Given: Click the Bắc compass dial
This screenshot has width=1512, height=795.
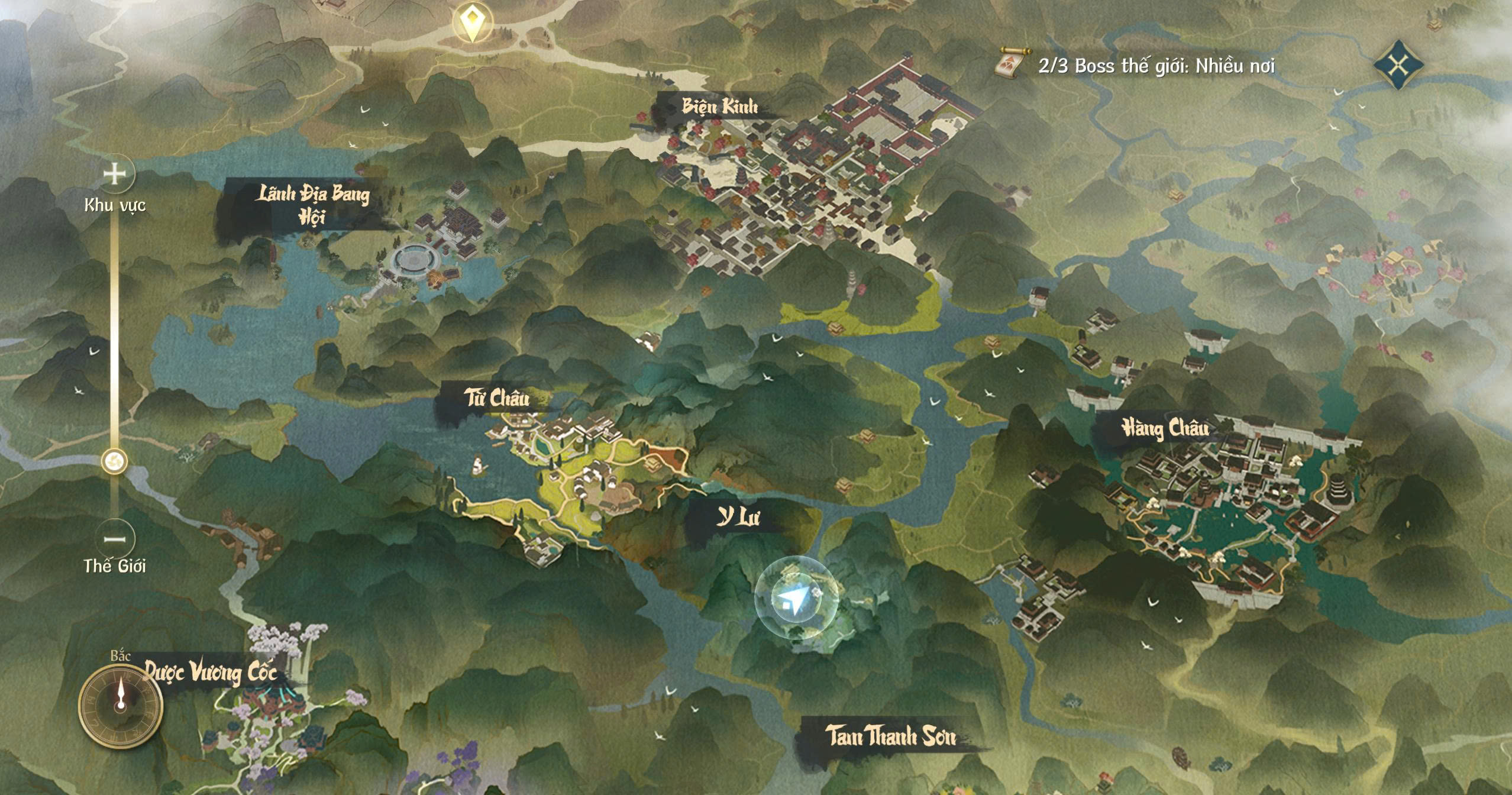Looking at the screenshot, I should [x=121, y=705].
